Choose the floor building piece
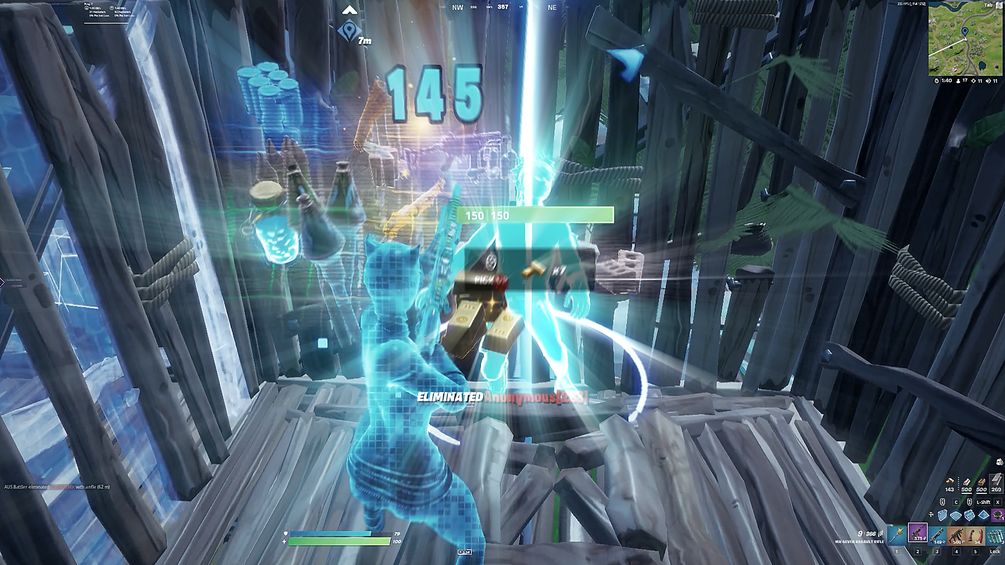Image resolution: width=1005 pixels, height=565 pixels. tap(956, 514)
